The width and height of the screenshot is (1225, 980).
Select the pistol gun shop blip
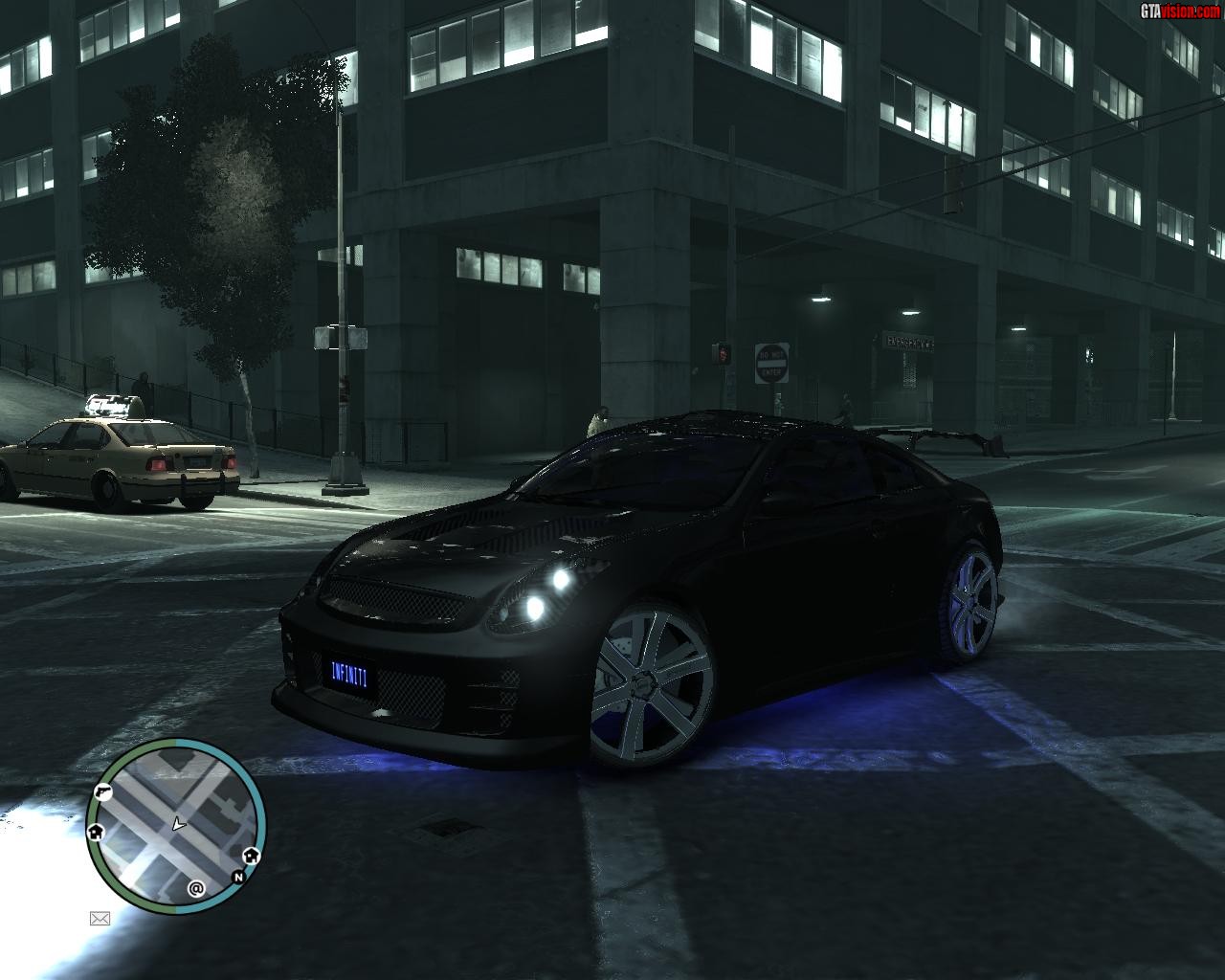(101, 791)
